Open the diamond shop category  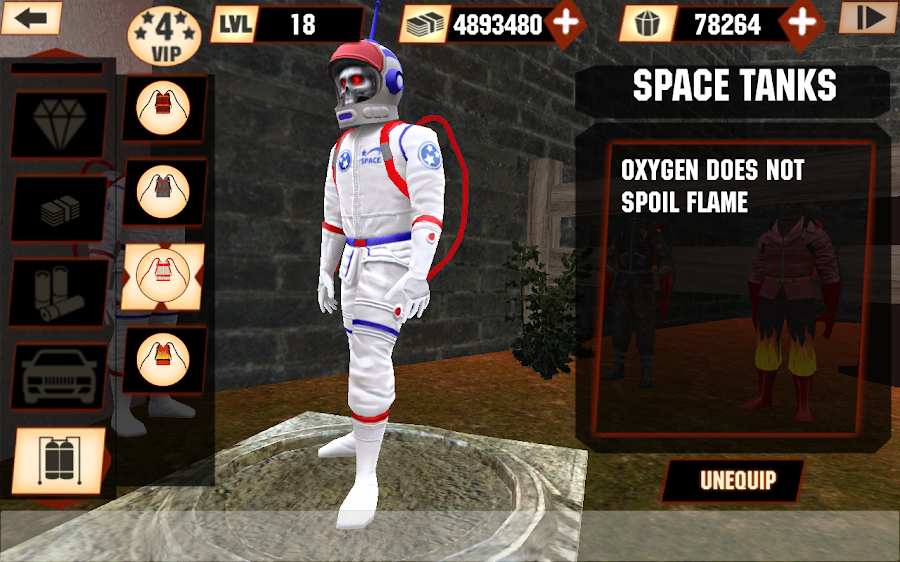(59, 124)
